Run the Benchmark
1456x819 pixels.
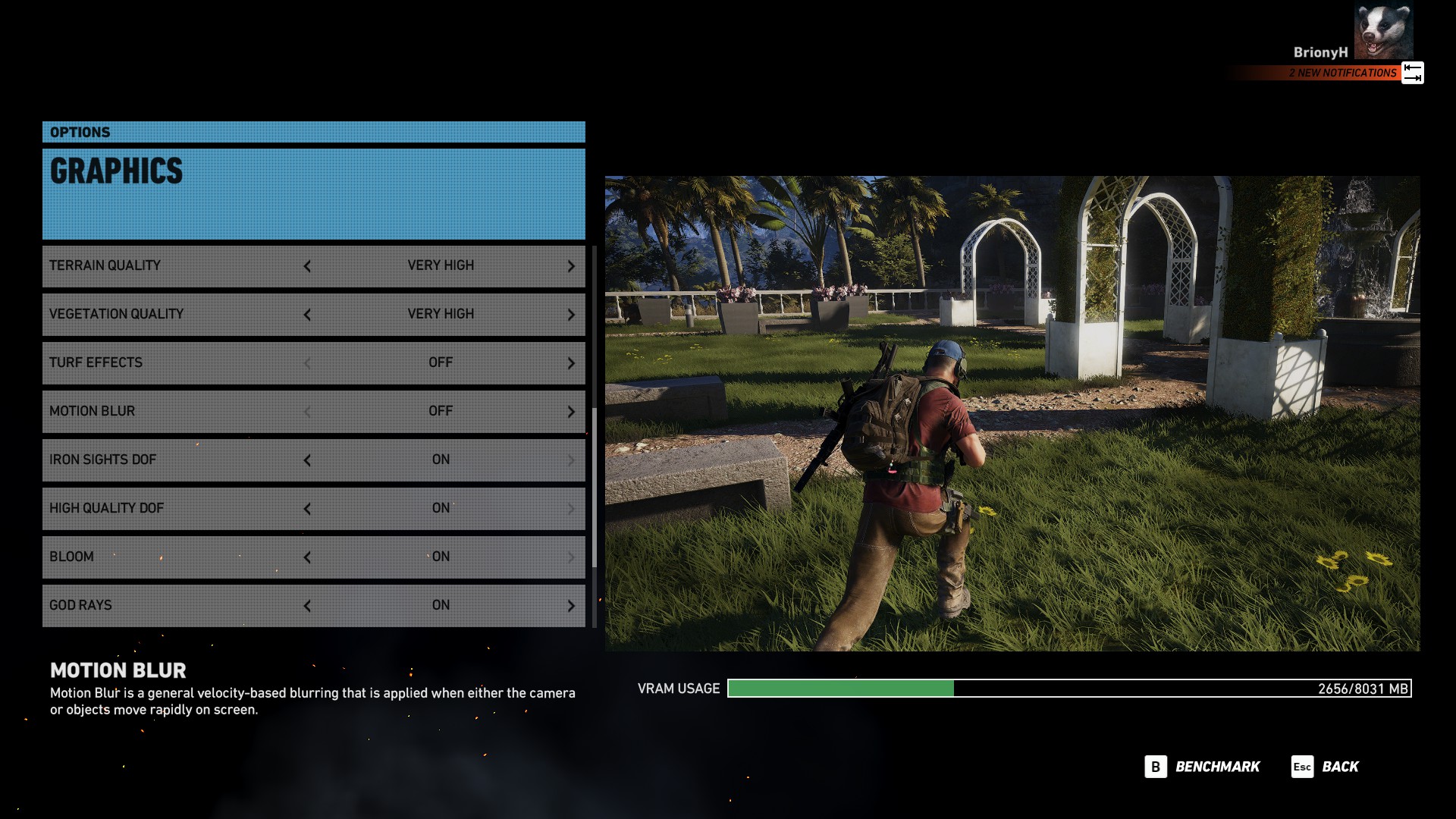click(1203, 767)
